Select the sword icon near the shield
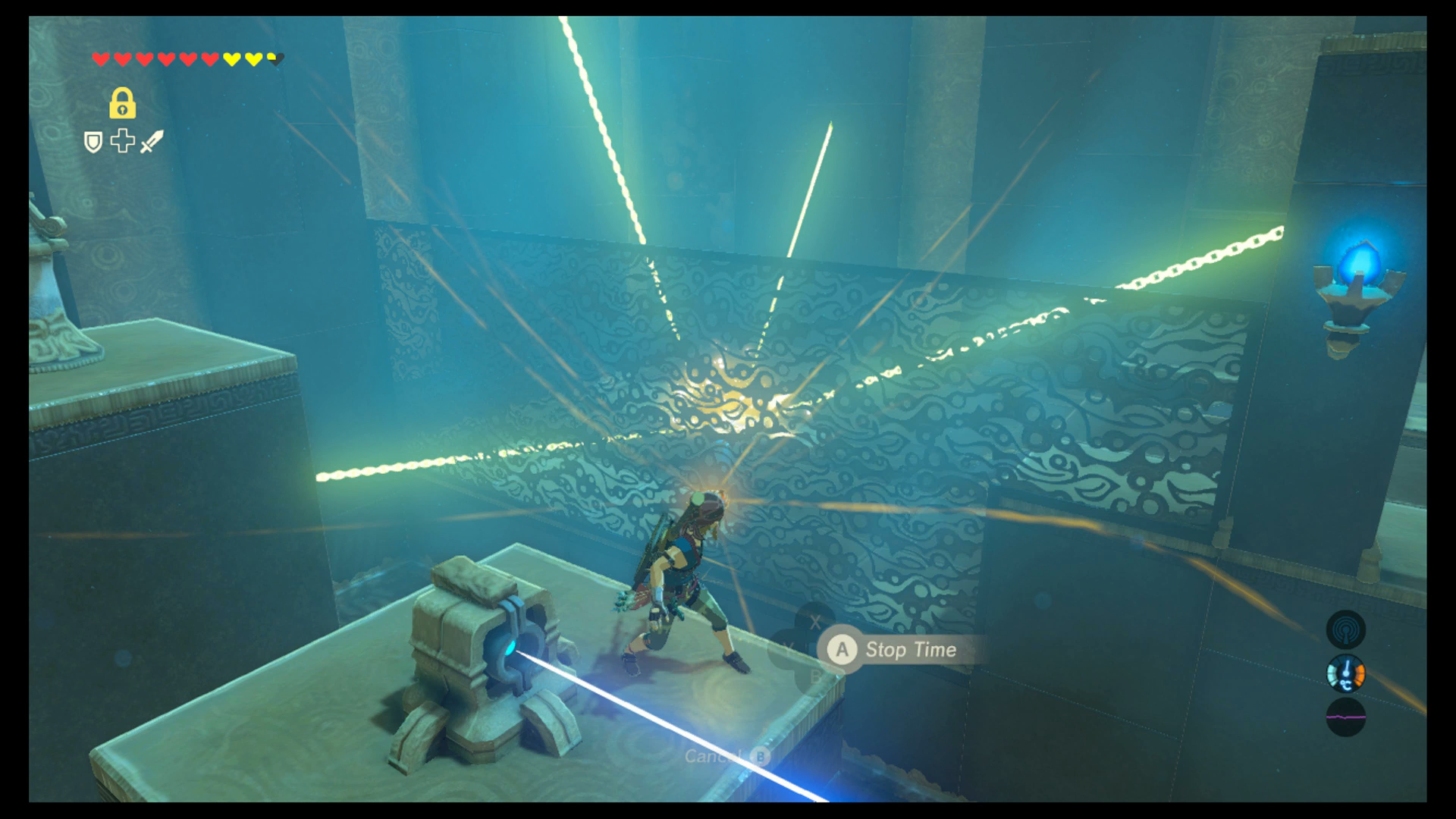This screenshot has width=1456, height=819. coord(152,143)
